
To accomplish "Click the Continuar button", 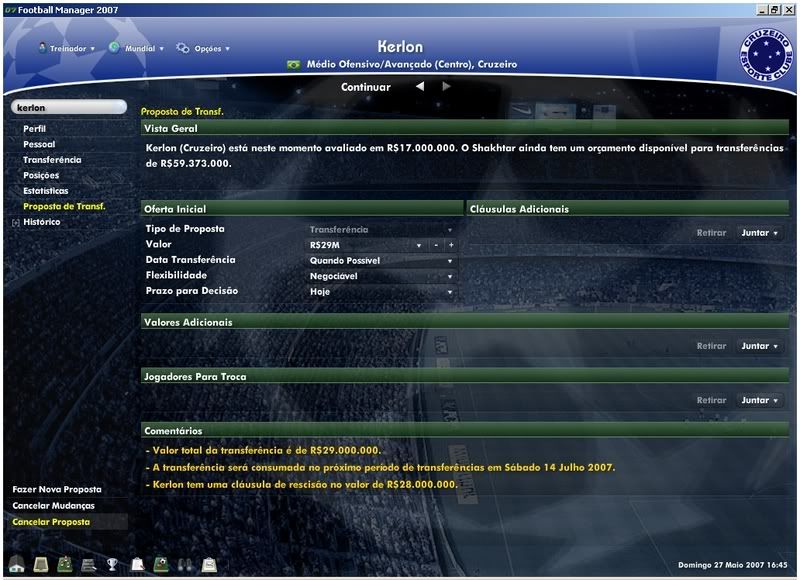I will tap(365, 87).
